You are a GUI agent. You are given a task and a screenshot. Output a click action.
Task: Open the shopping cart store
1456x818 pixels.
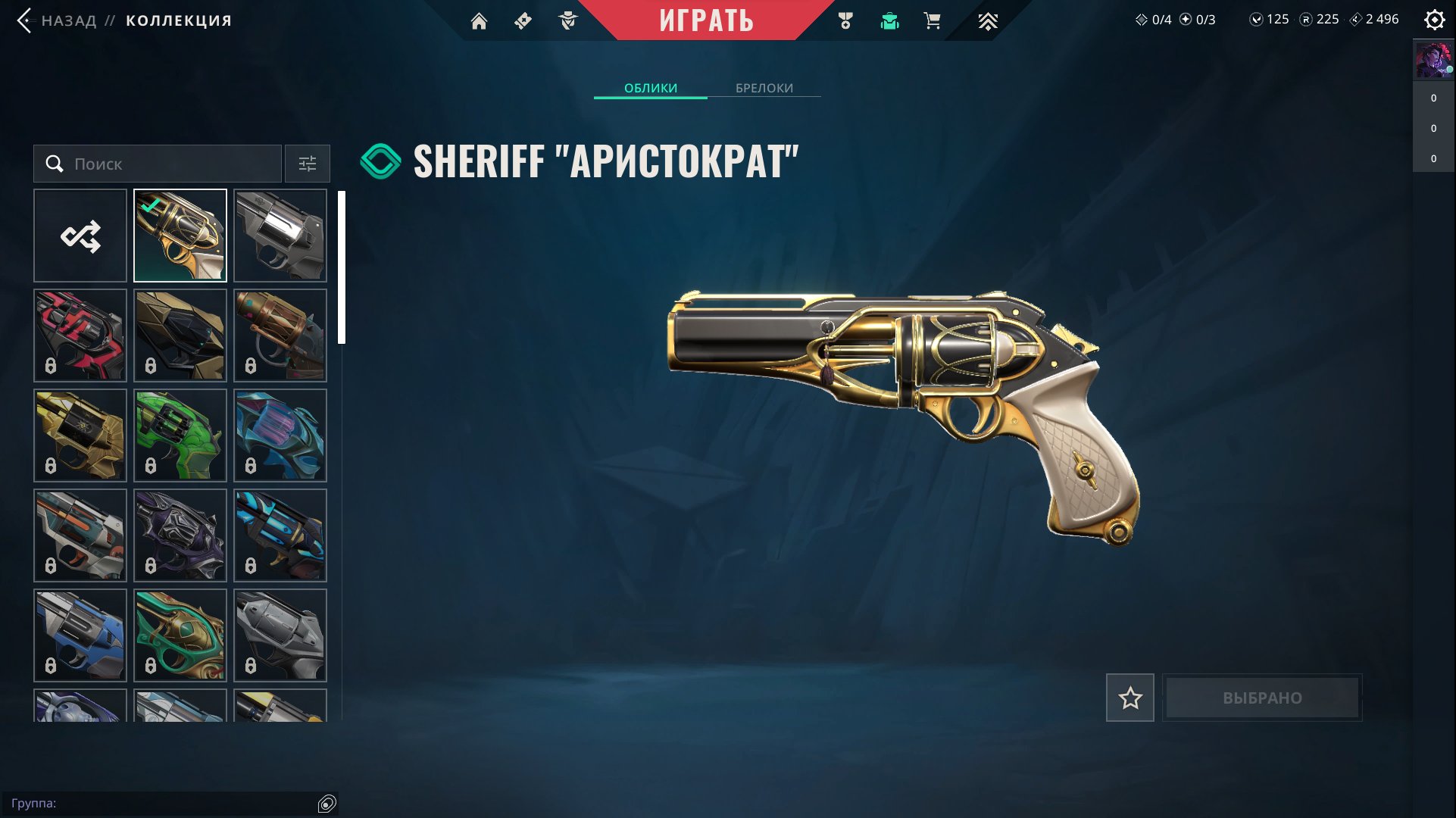click(x=933, y=21)
